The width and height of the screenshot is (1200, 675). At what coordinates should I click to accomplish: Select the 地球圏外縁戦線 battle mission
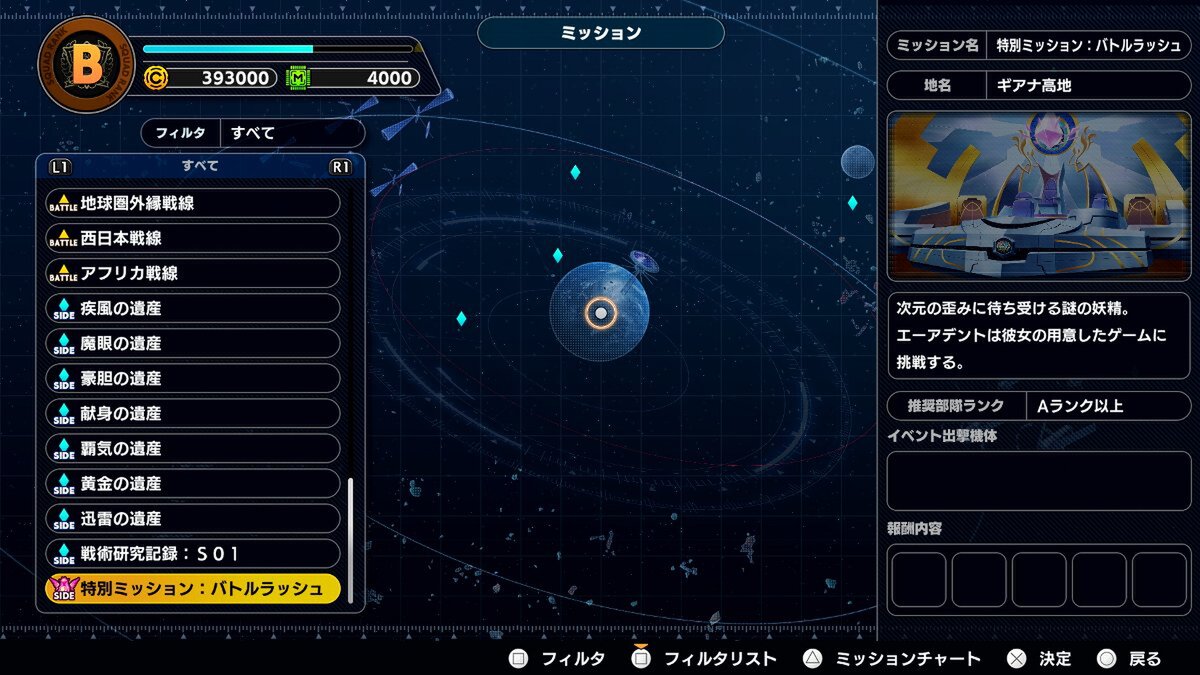193,203
